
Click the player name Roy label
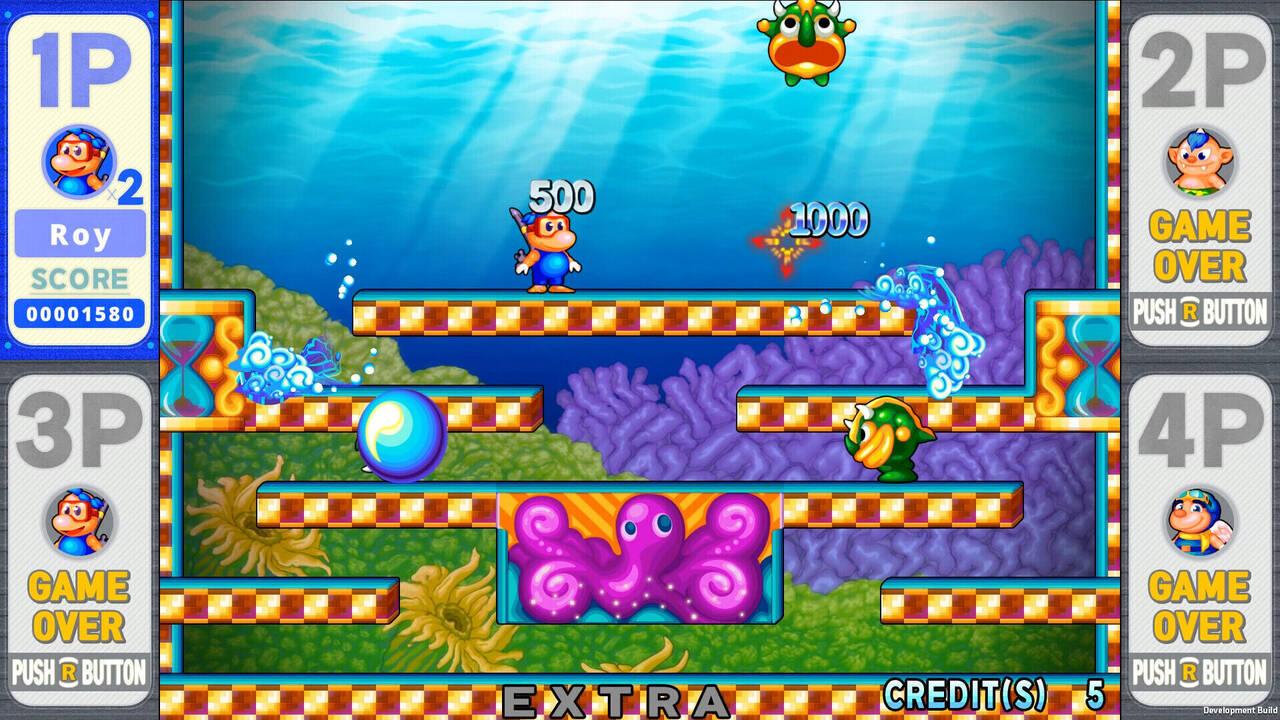tap(76, 235)
